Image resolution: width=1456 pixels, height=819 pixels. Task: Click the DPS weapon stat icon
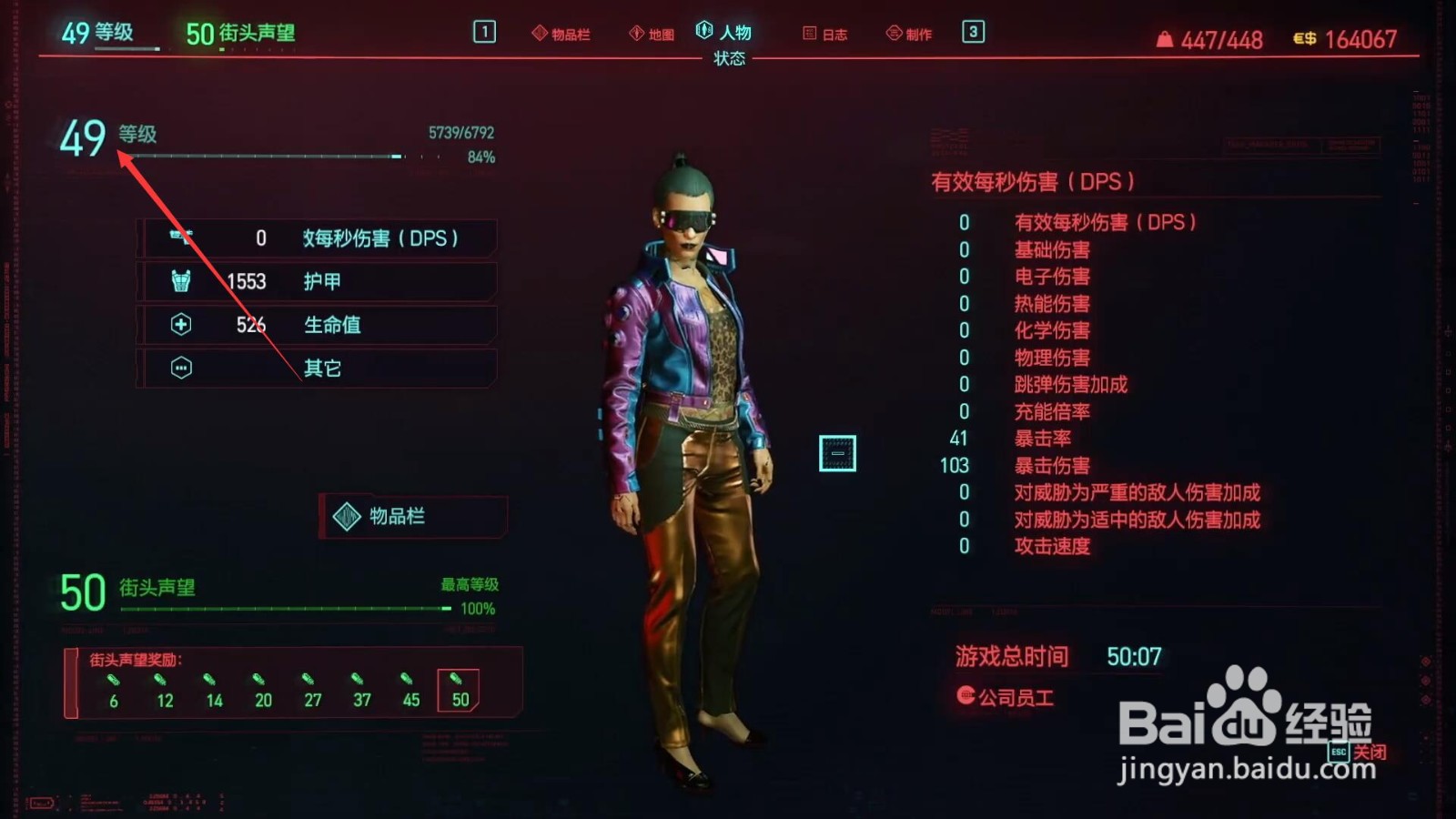click(x=179, y=238)
